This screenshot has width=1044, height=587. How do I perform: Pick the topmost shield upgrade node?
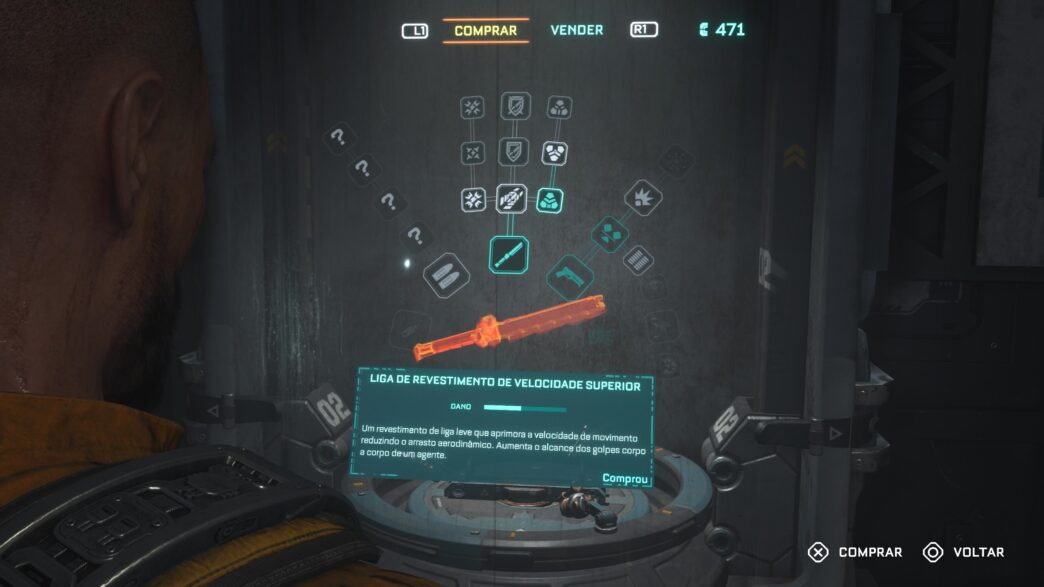(512, 107)
